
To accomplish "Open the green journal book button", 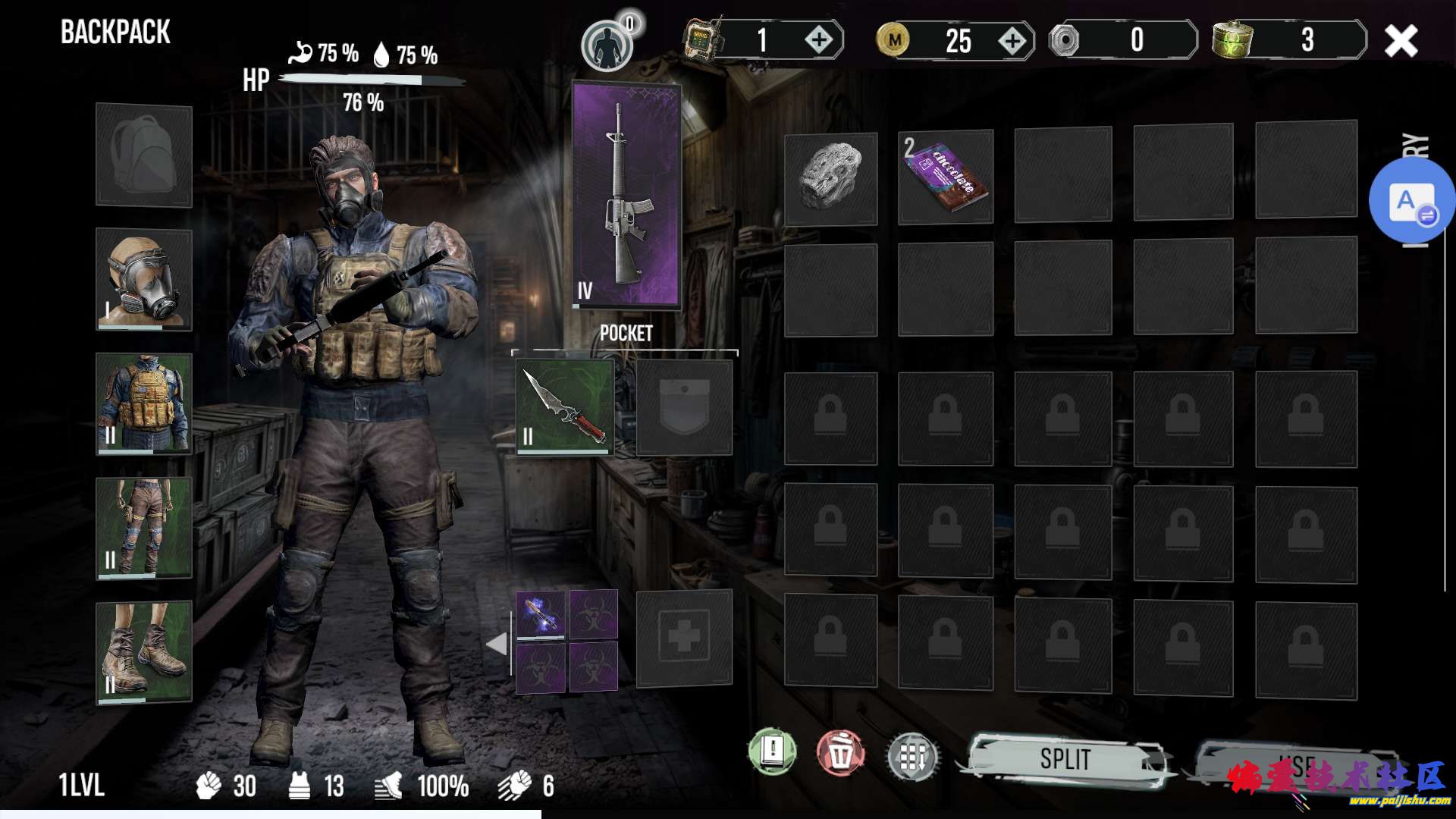I will (x=772, y=752).
